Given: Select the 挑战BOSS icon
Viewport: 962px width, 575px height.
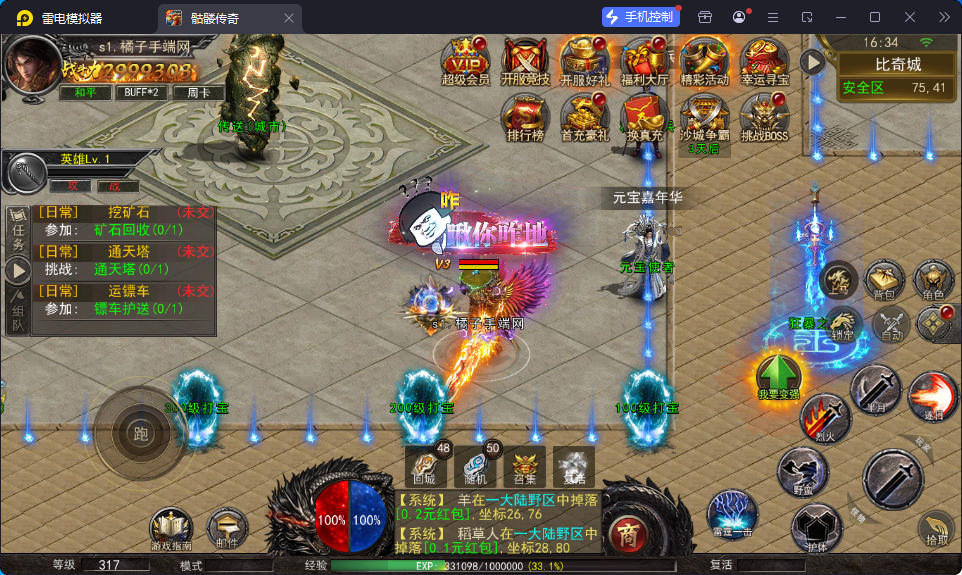Looking at the screenshot, I should 765,116.
